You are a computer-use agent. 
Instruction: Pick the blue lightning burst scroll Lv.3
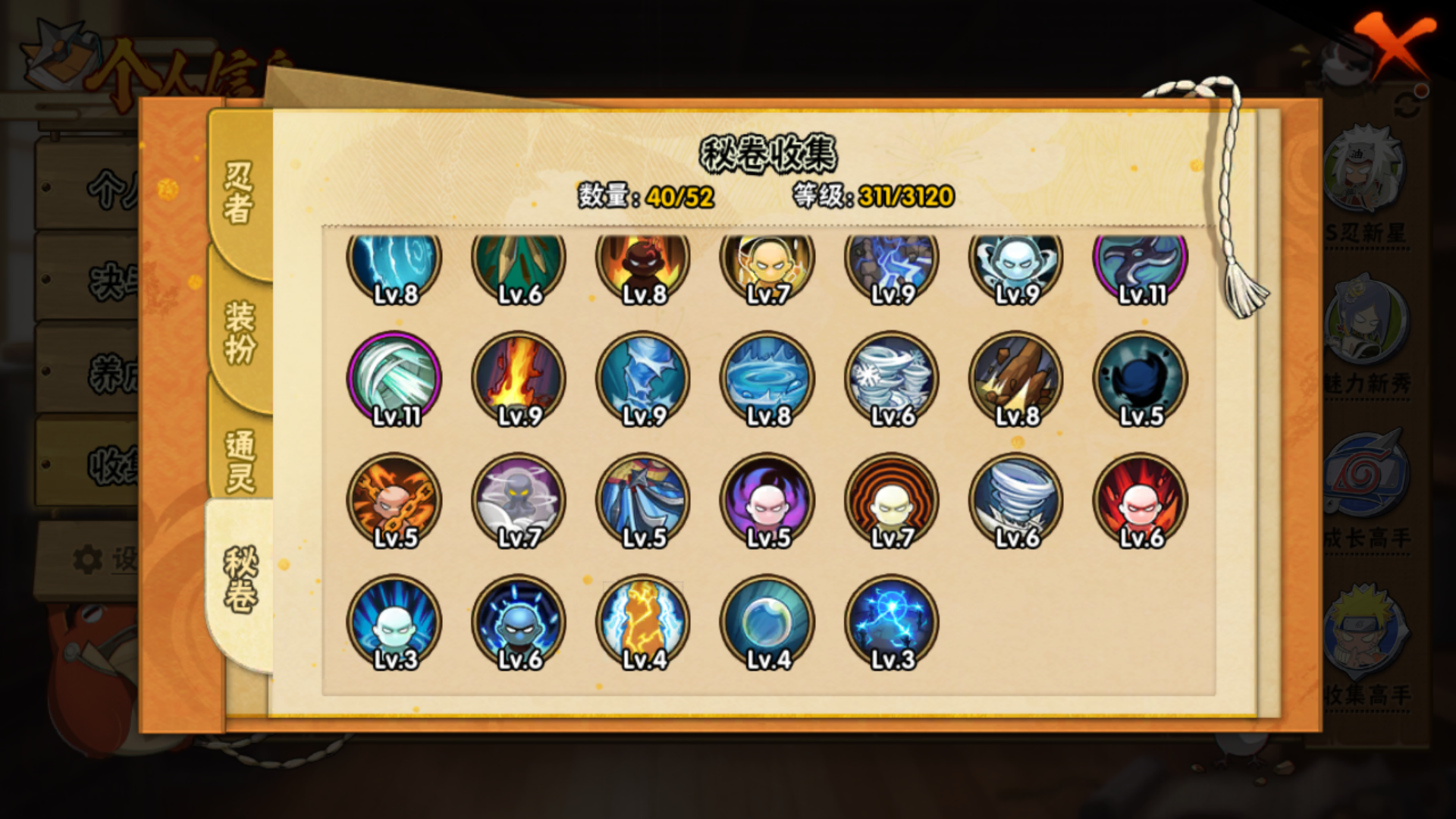click(x=892, y=622)
